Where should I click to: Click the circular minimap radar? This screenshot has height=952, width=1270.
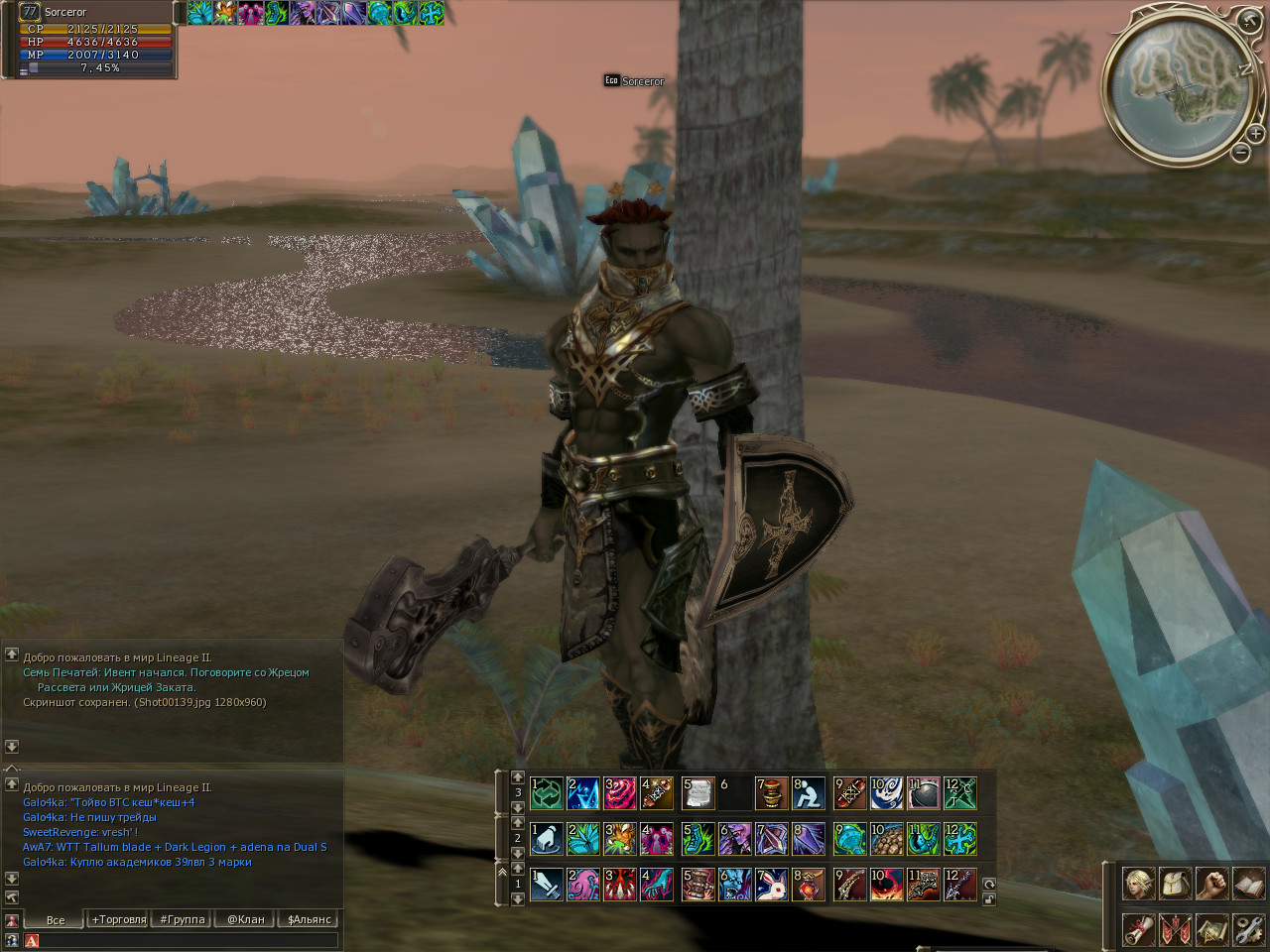[x=1179, y=89]
